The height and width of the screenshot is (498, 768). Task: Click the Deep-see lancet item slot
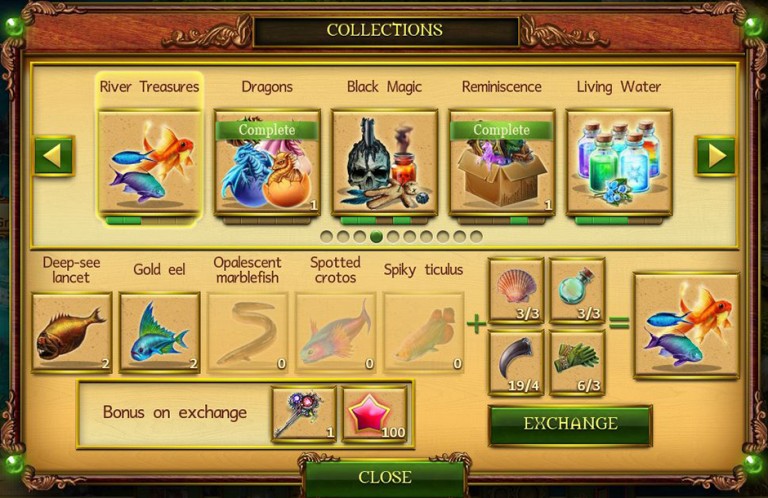click(71, 332)
